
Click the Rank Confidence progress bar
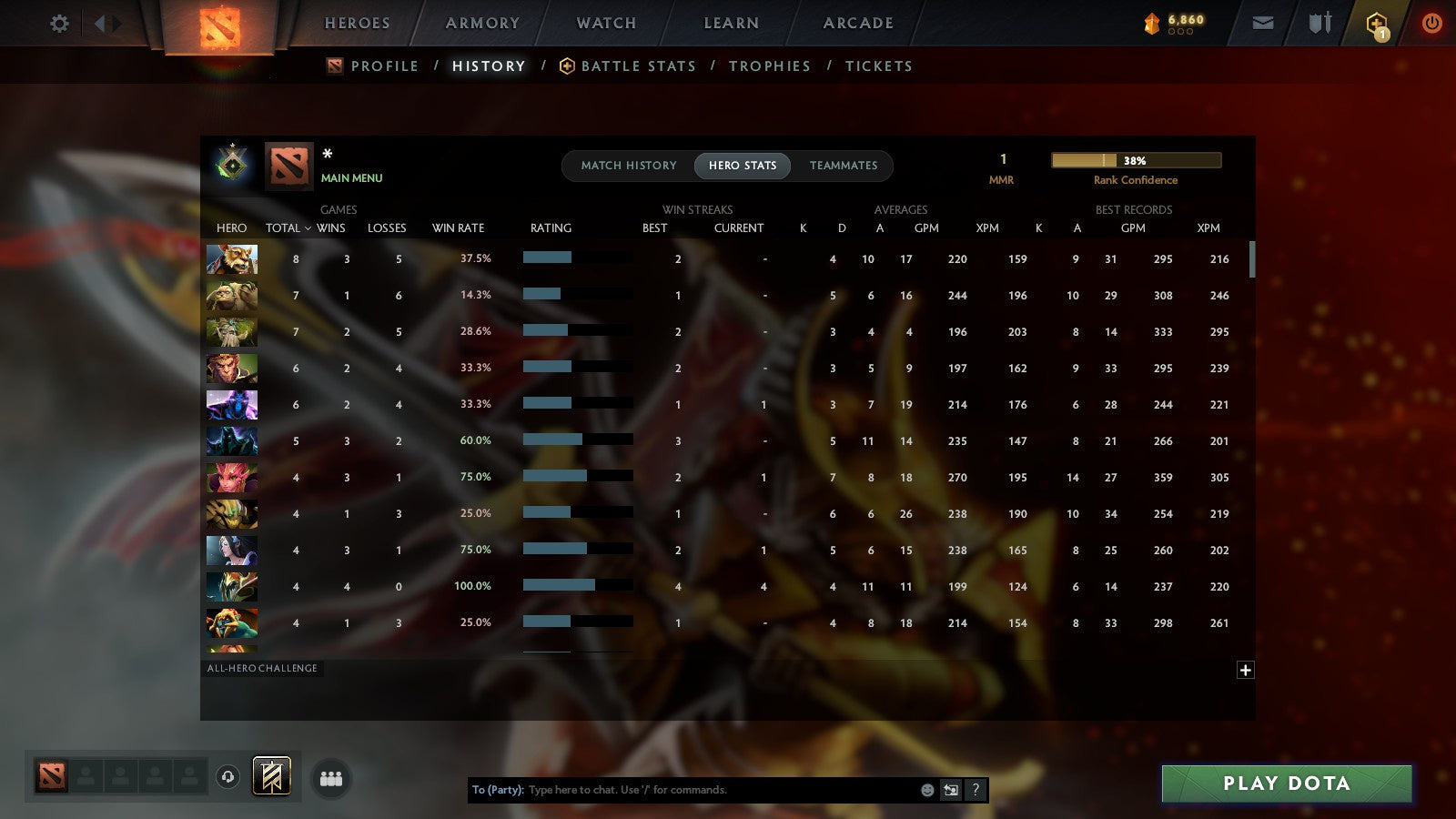(1136, 159)
